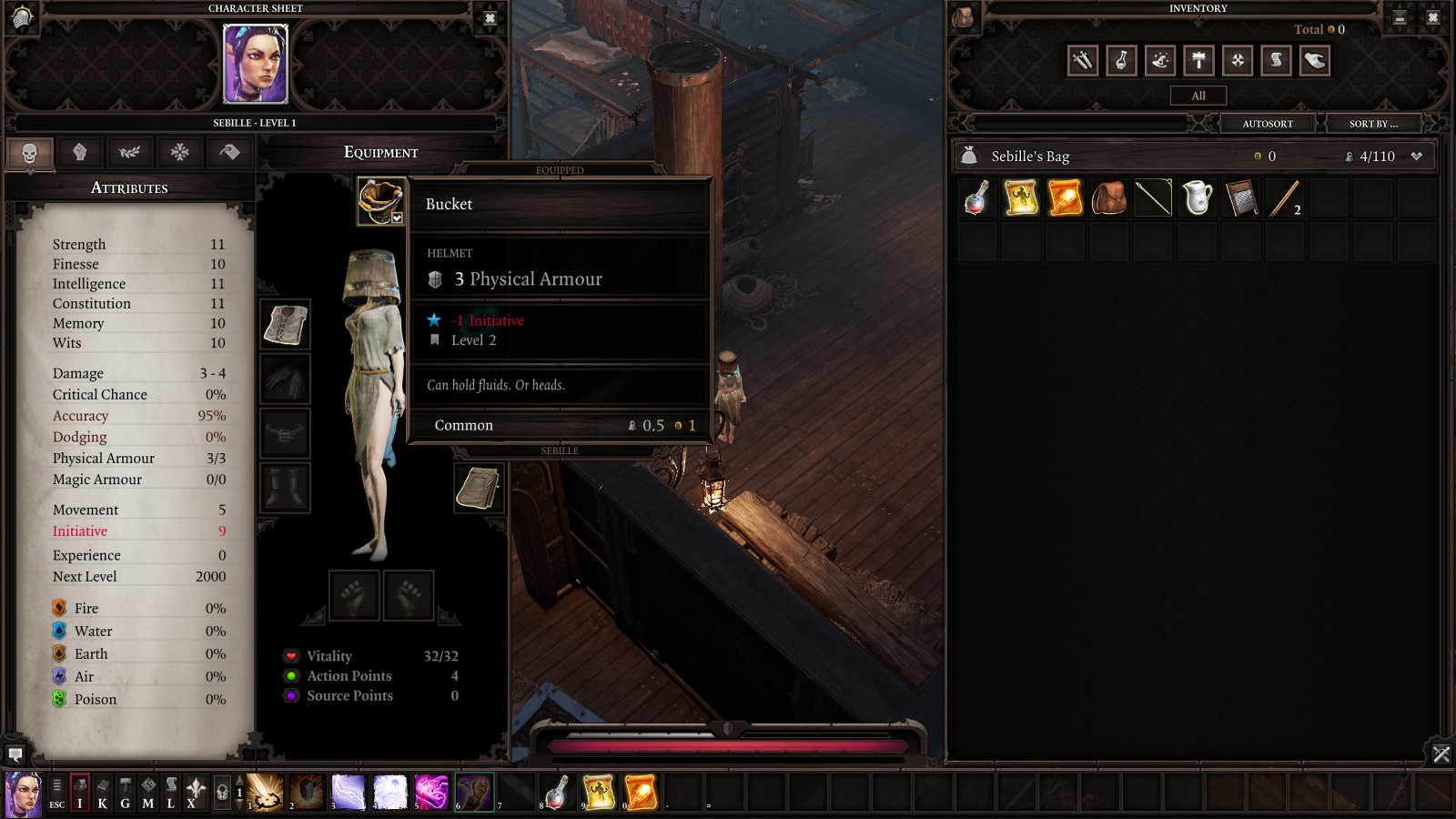Collapse Sebille's Bag with the arrow
This screenshot has width=1456, height=819.
(x=1416, y=157)
